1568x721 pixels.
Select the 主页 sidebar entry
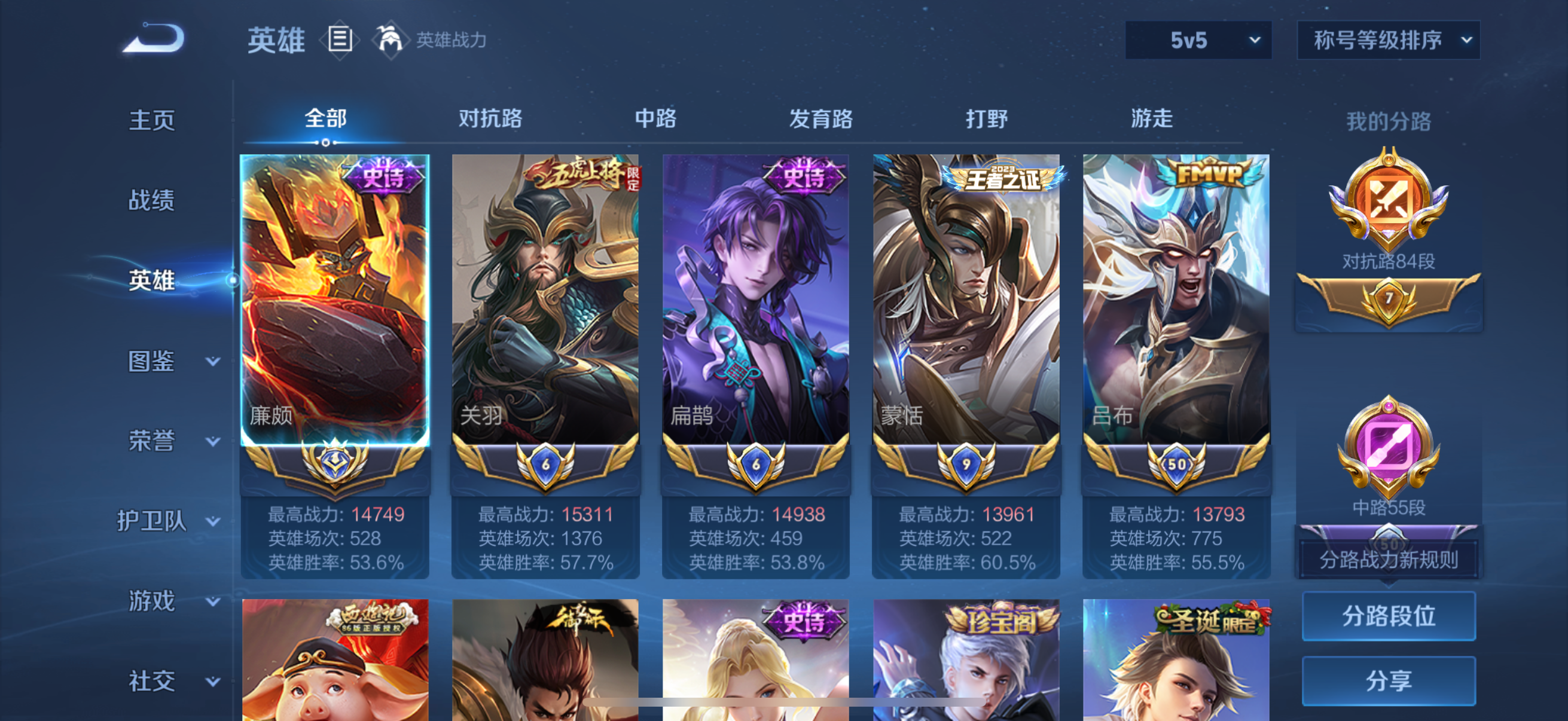click(x=151, y=120)
